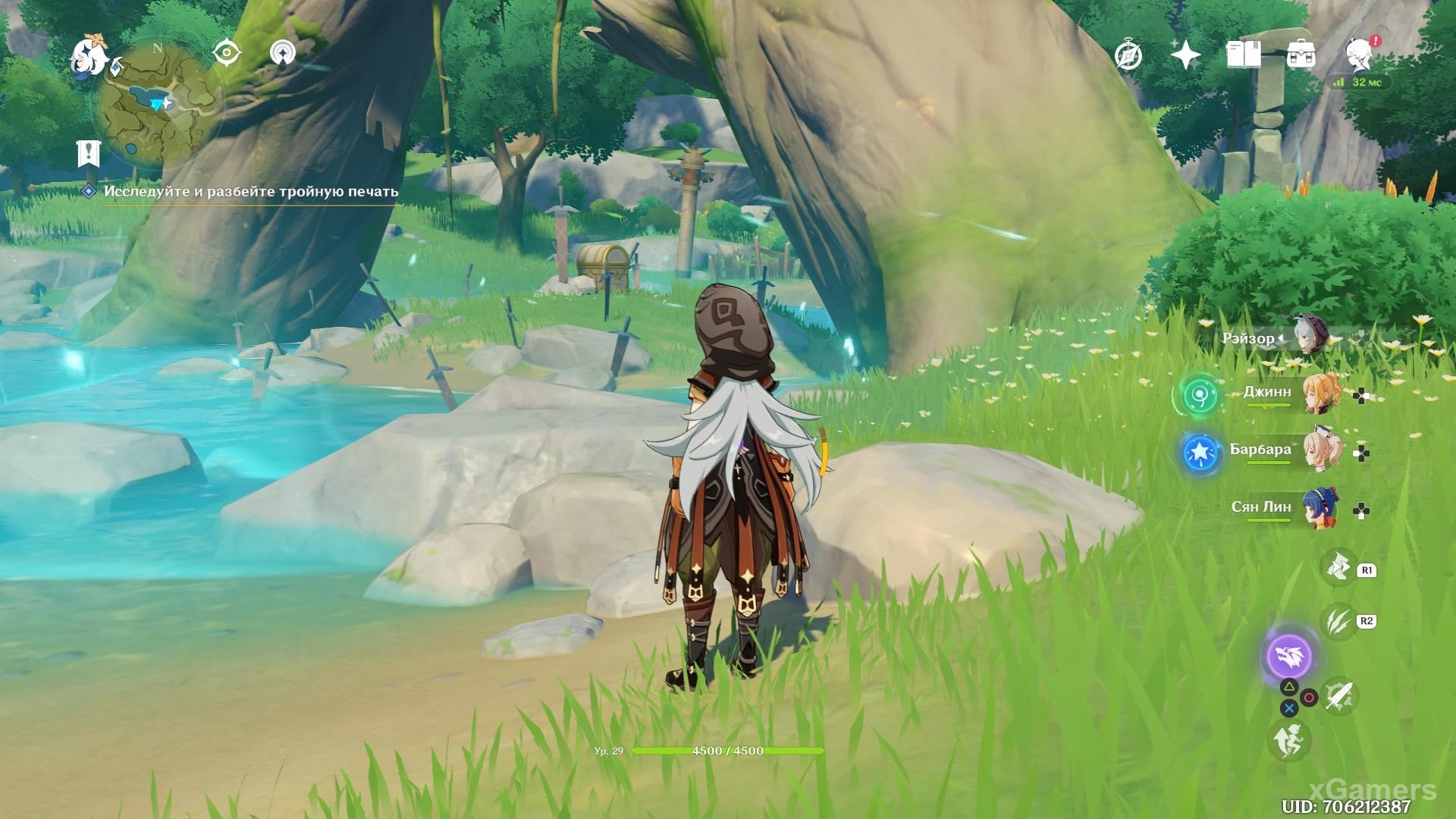Open the character profile icon with alert

click(x=1360, y=55)
